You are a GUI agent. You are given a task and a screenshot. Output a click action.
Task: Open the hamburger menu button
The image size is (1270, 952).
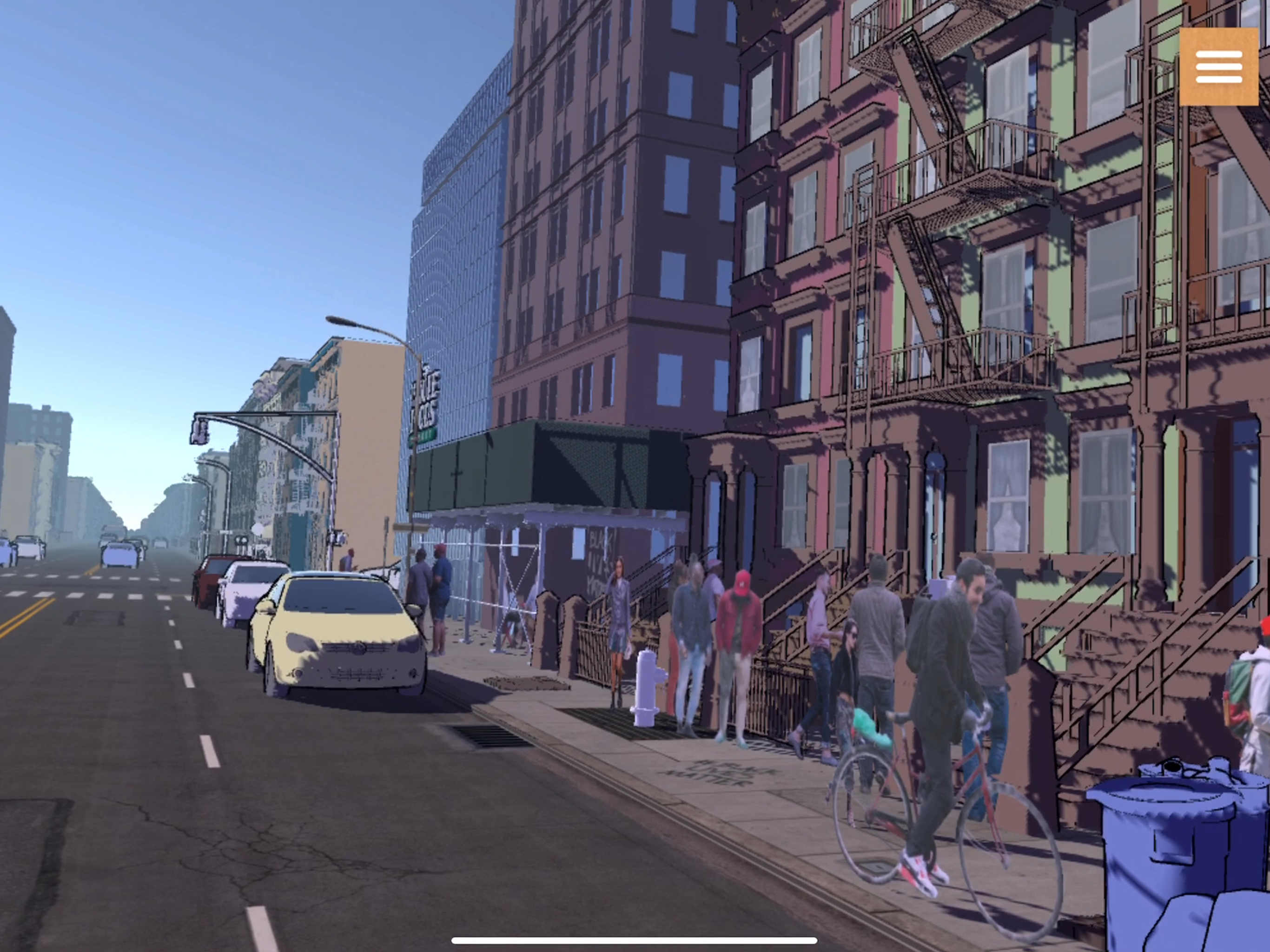[x=1218, y=66]
